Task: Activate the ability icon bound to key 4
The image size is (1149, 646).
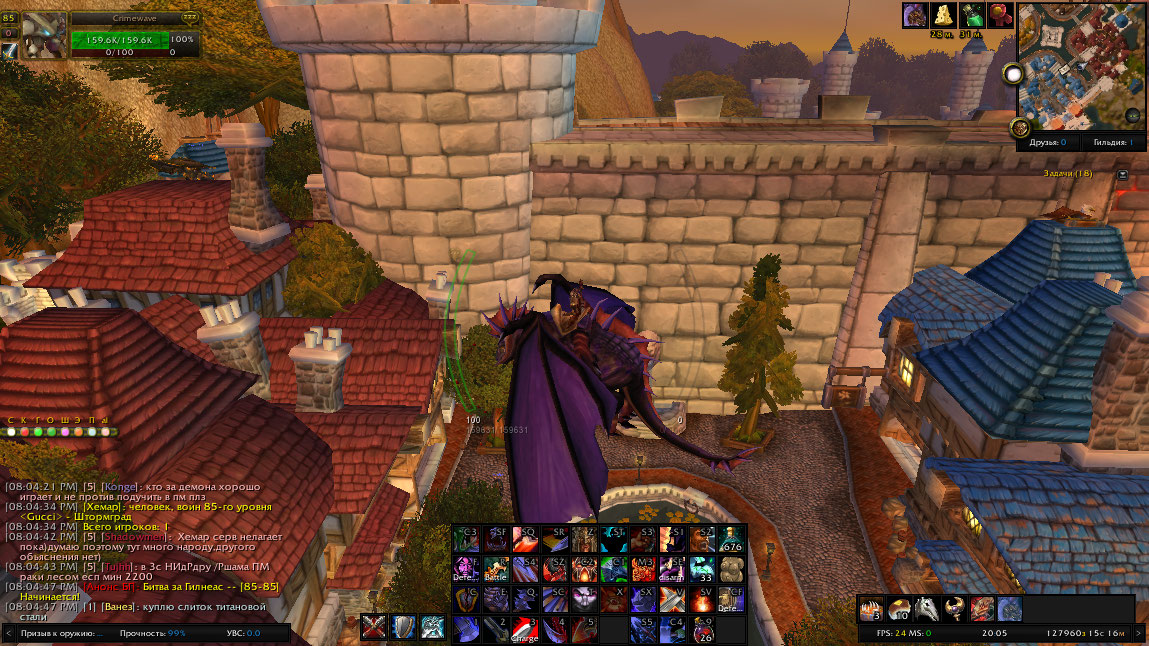Action: tap(555, 629)
